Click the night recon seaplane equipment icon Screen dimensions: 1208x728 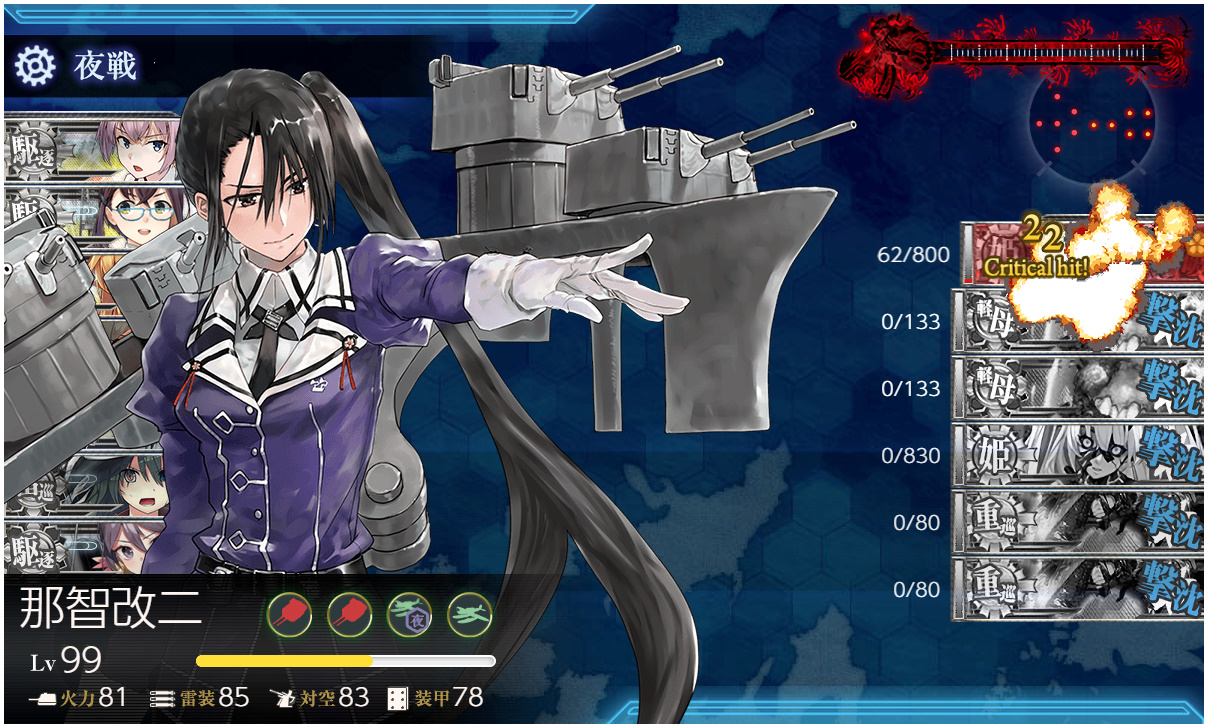click(410, 612)
